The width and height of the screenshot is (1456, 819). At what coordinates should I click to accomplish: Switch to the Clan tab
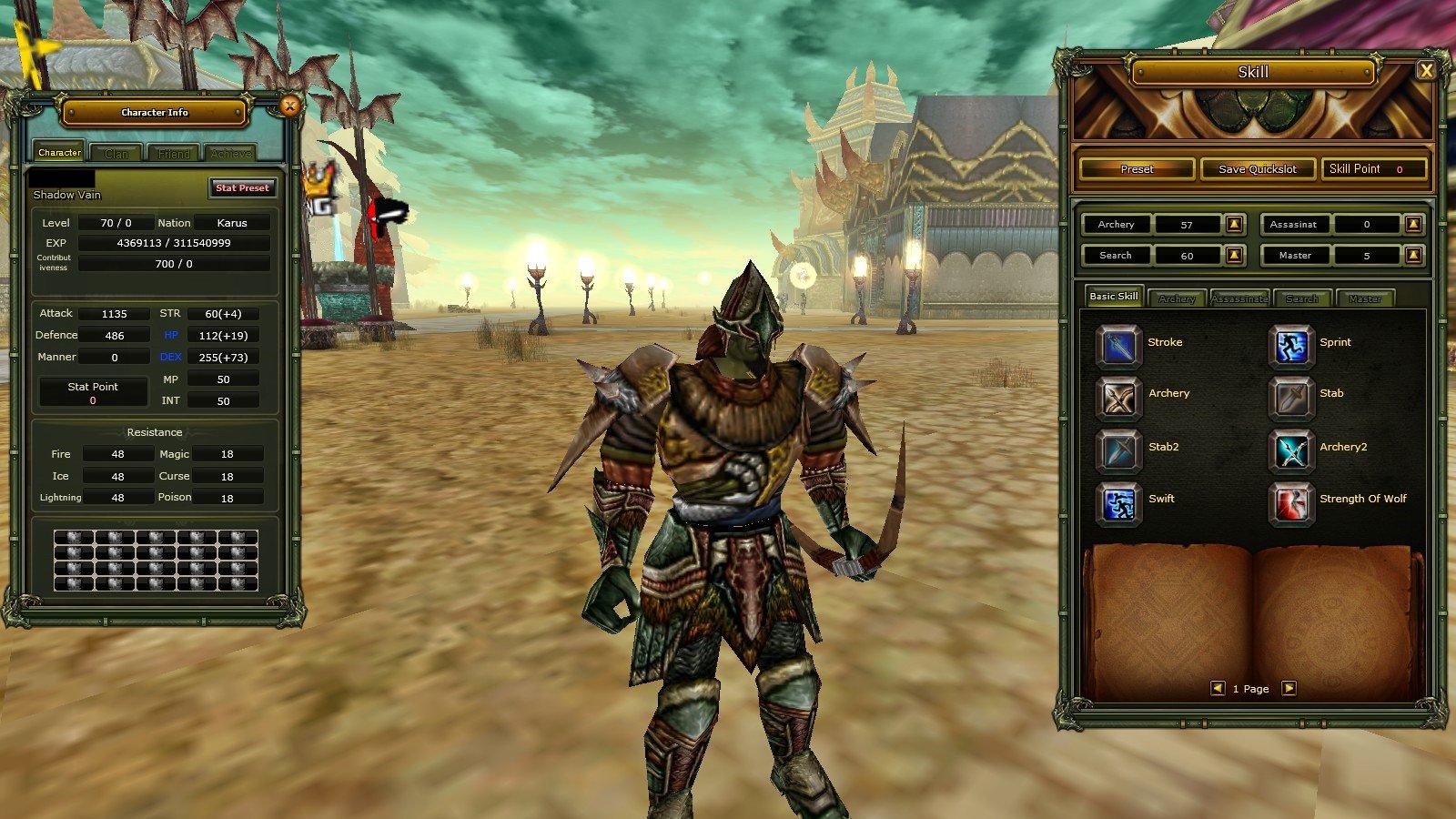tap(116, 153)
